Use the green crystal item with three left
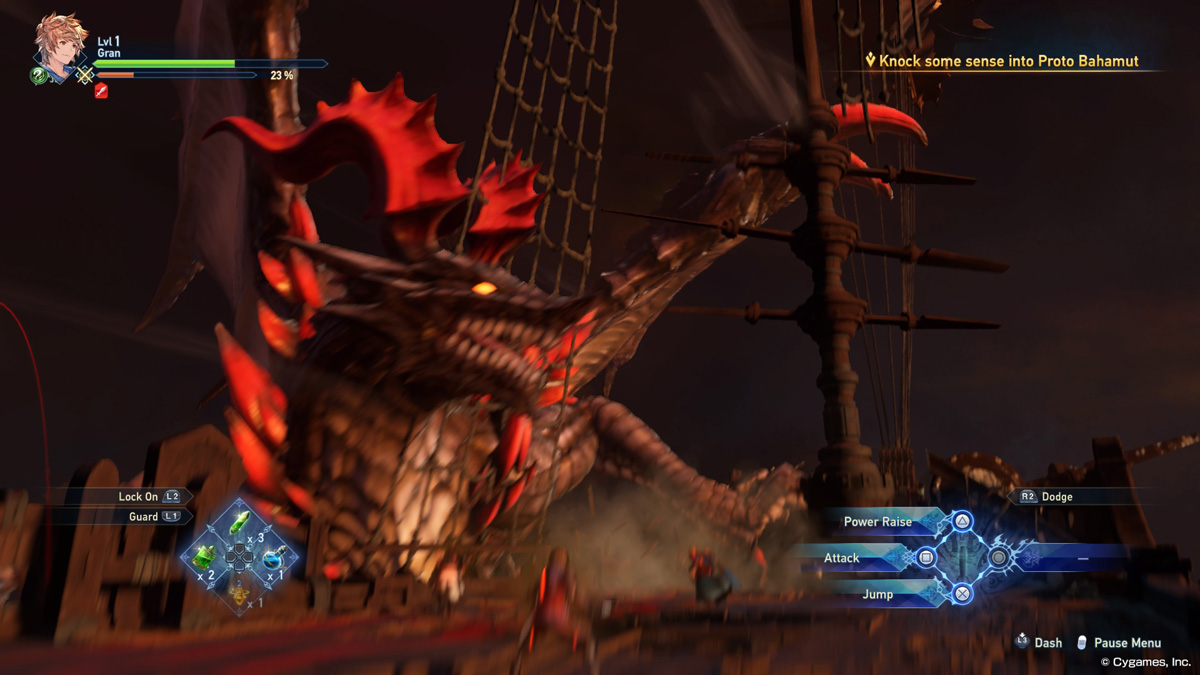The image size is (1200, 675). [239, 523]
